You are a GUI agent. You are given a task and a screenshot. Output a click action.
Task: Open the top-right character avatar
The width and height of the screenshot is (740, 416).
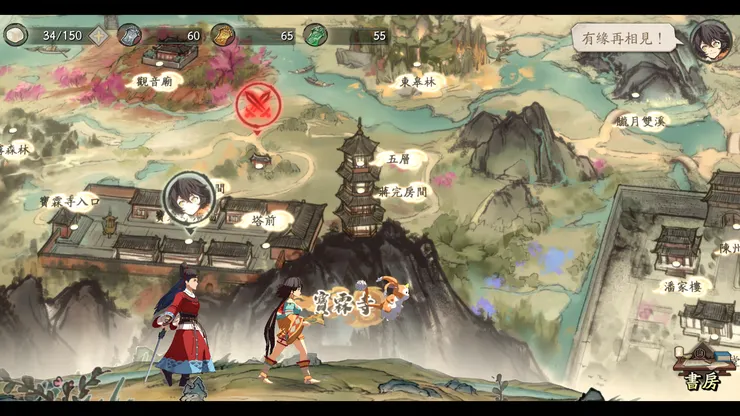point(711,41)
